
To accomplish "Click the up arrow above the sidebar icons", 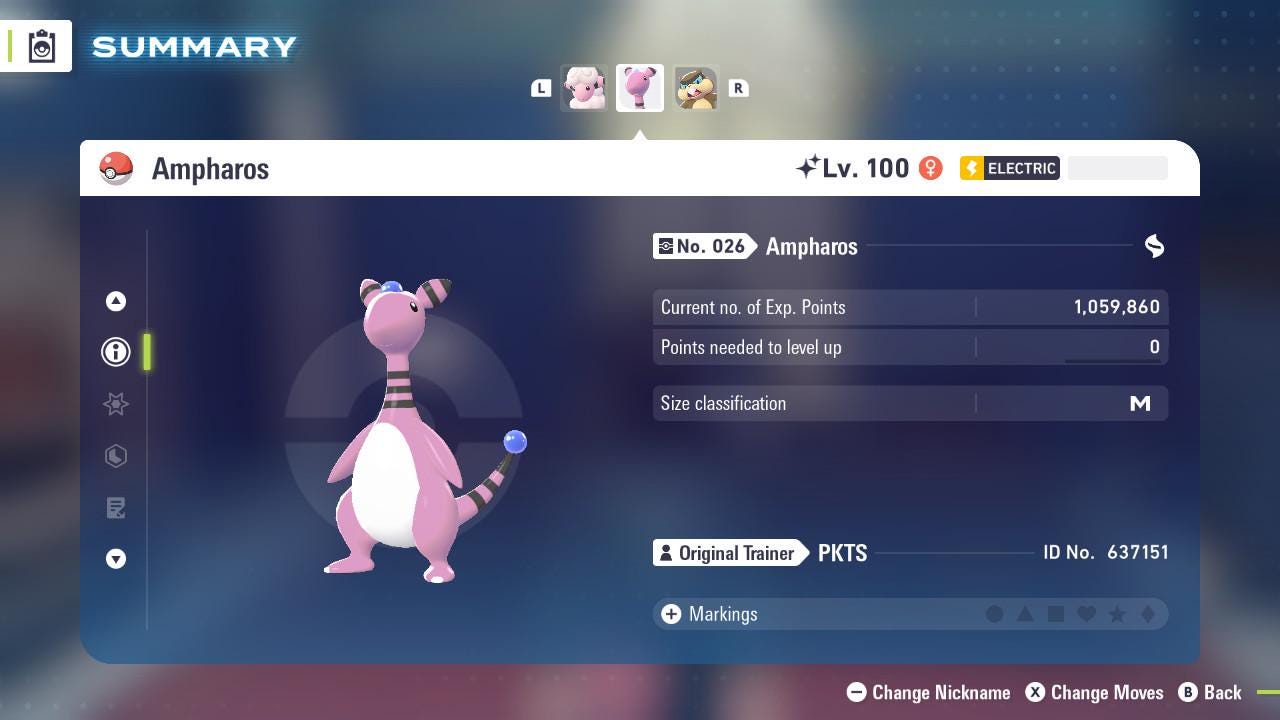I will (116, 301).
